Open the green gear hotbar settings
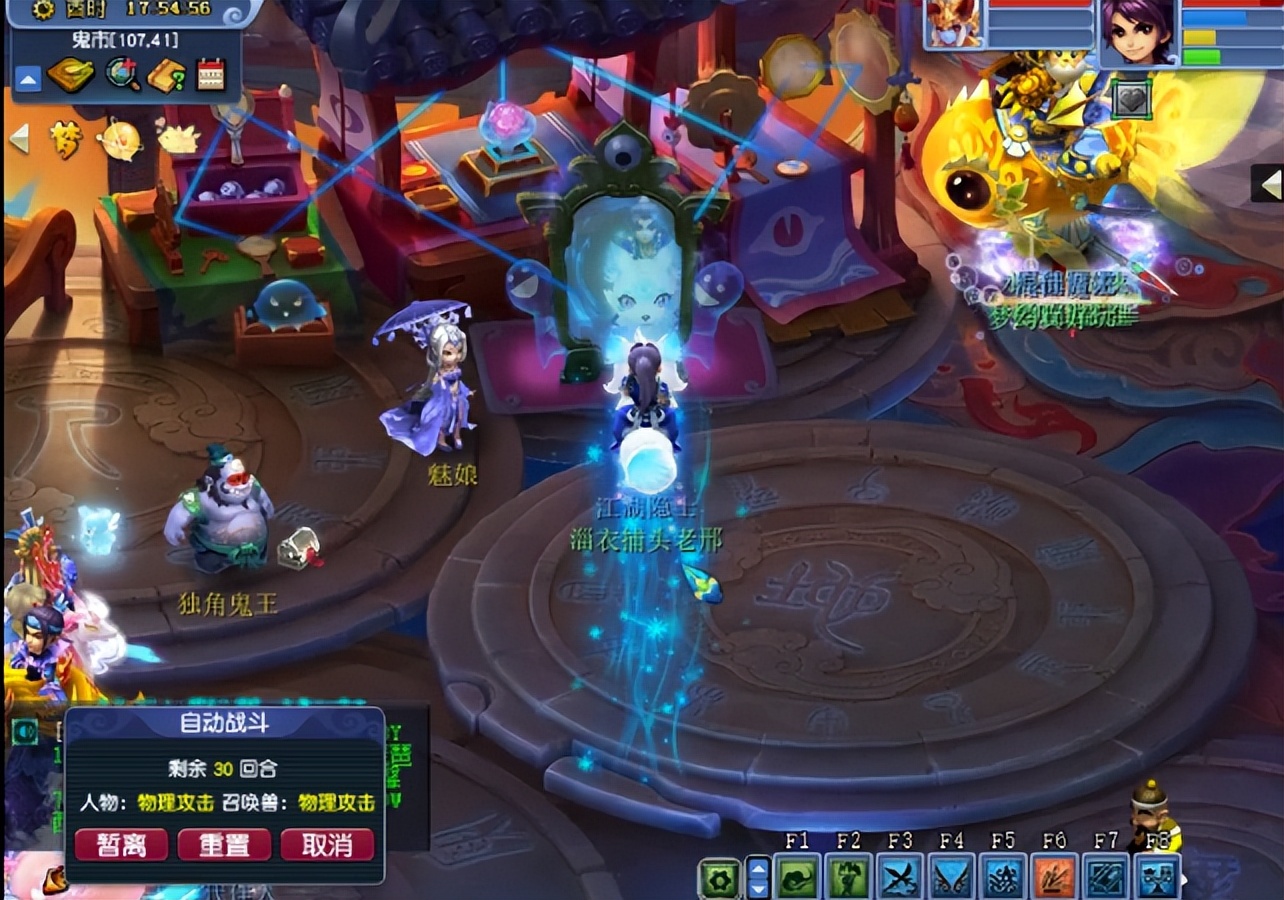 (x=721, y=878)
